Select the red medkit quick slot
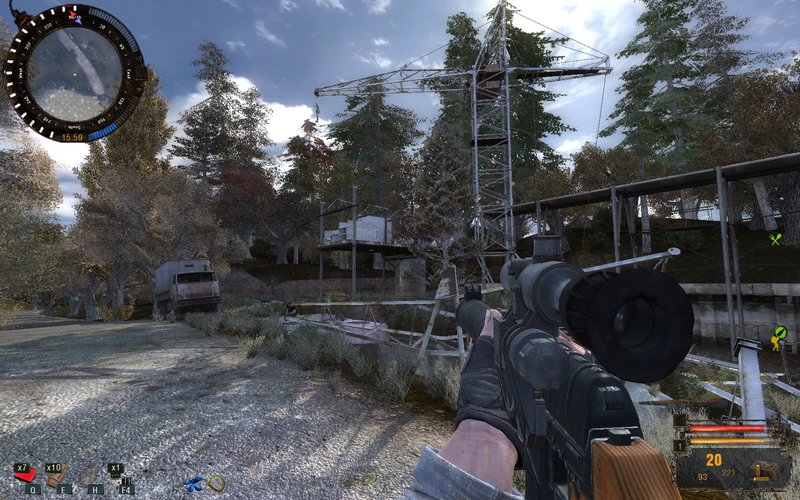The image size is (800, 500). (26, 474)
